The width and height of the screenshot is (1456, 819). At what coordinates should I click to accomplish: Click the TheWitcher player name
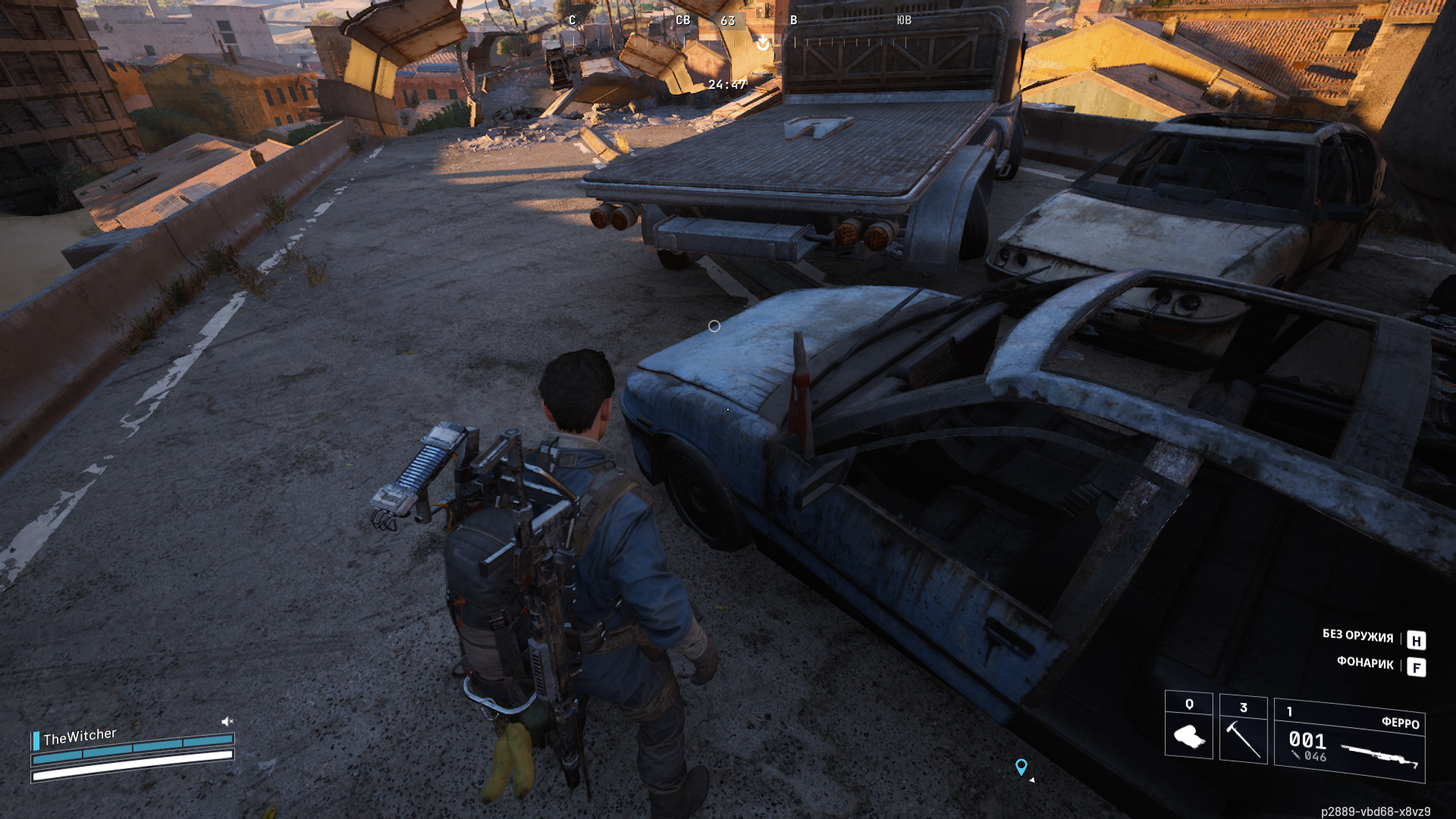click(80, 736)
